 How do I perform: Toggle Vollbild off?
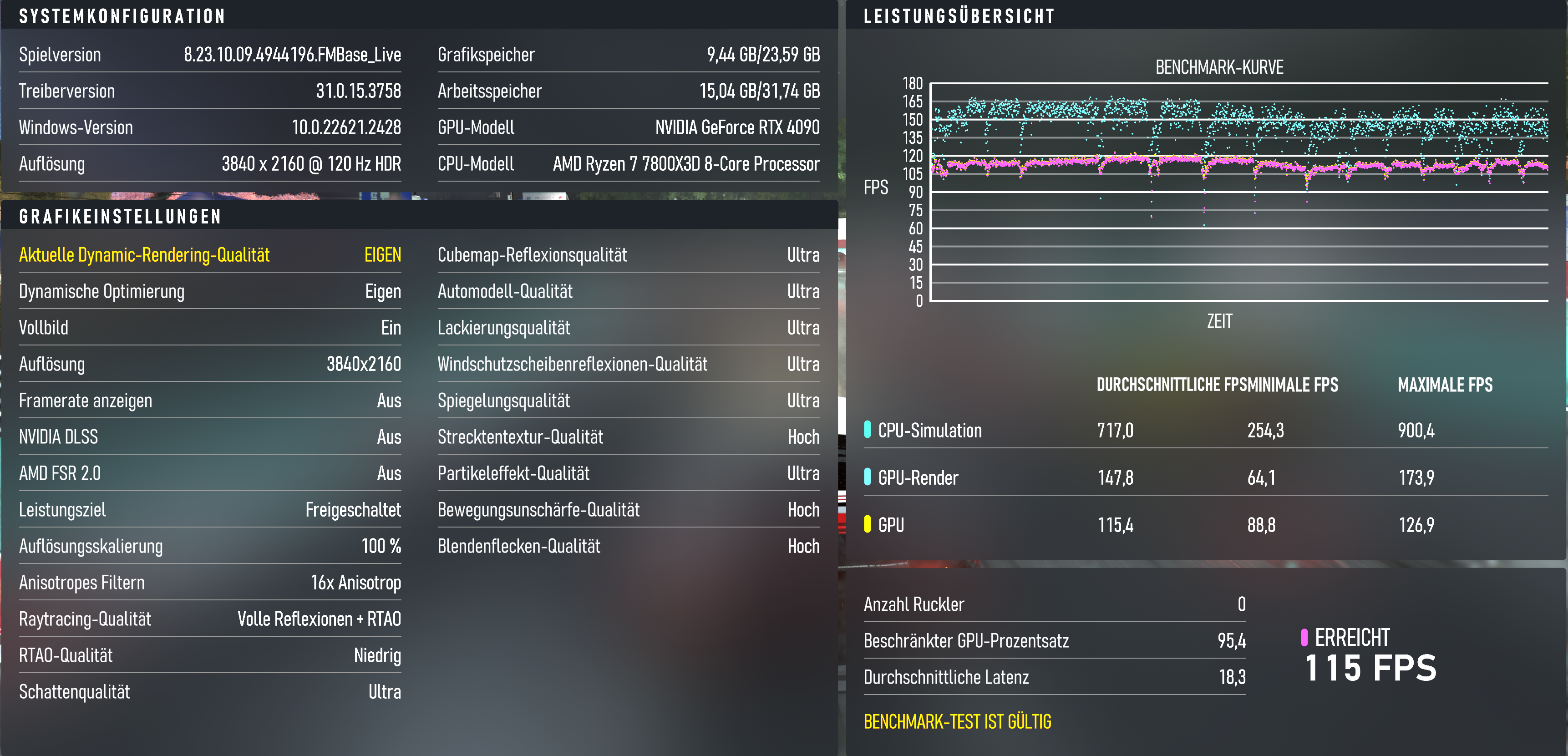[x=210, y=327]
